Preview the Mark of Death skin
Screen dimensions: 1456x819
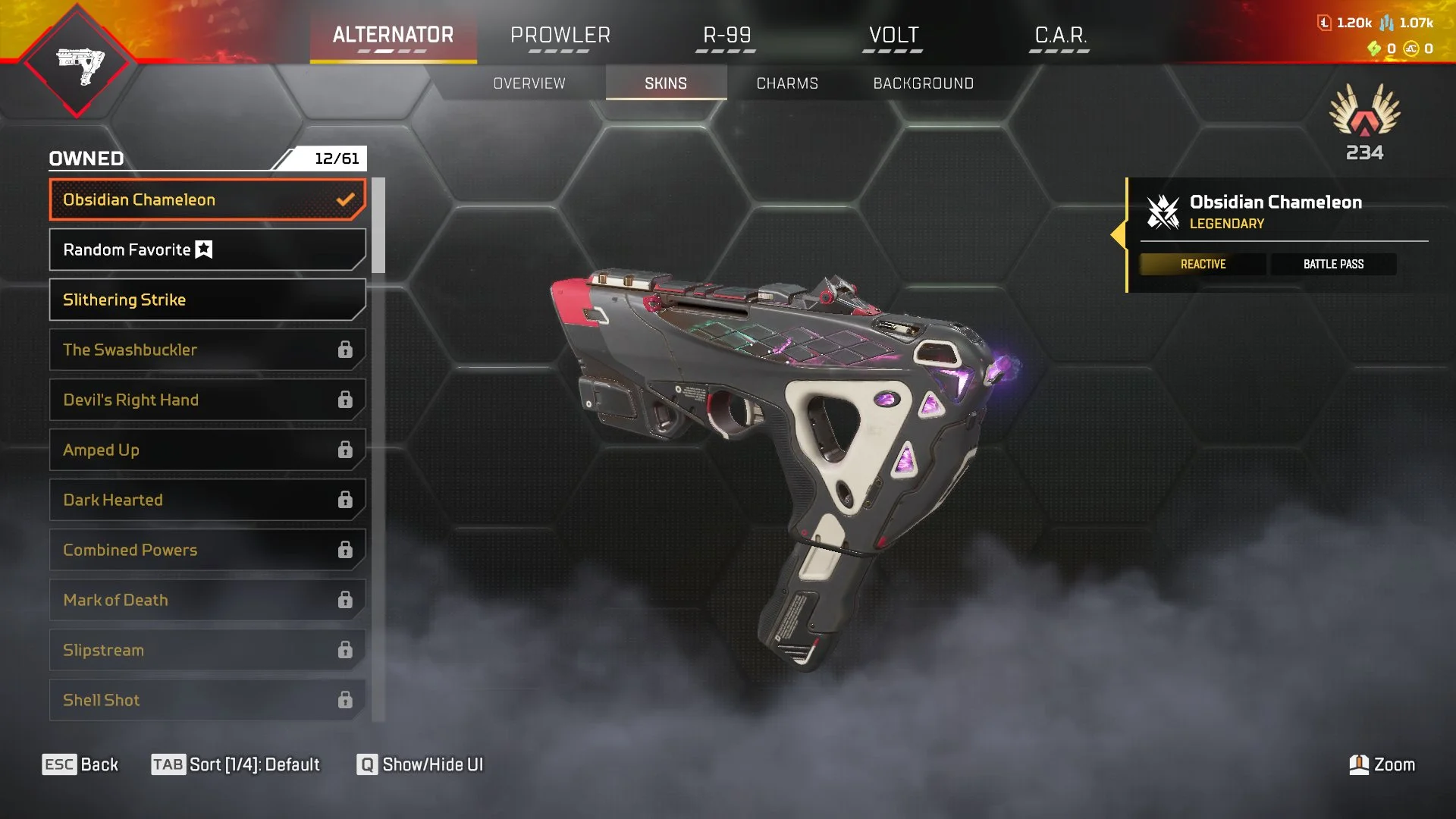pos(207,600)
